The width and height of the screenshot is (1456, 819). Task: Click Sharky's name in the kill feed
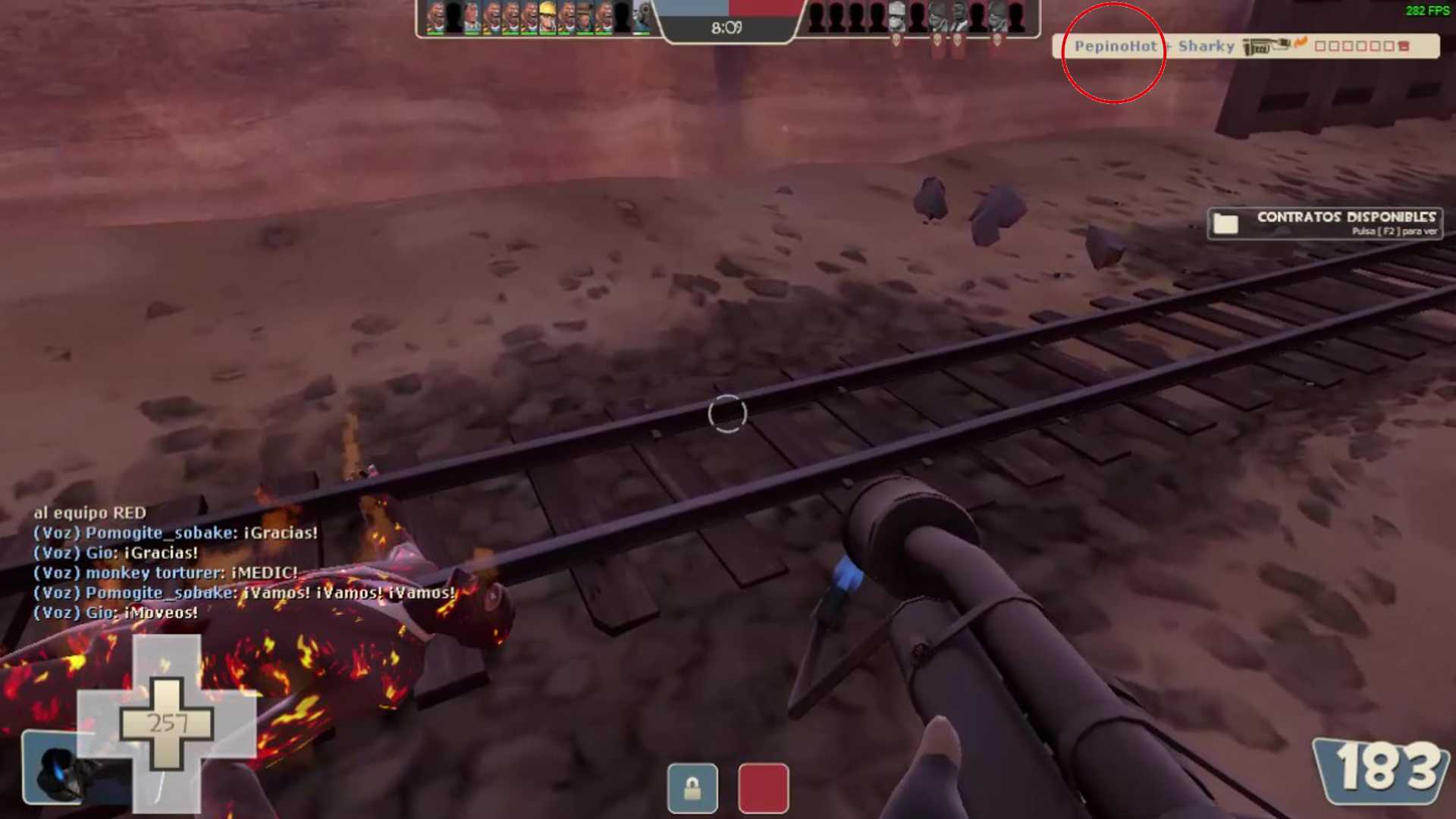[1206, 46]
